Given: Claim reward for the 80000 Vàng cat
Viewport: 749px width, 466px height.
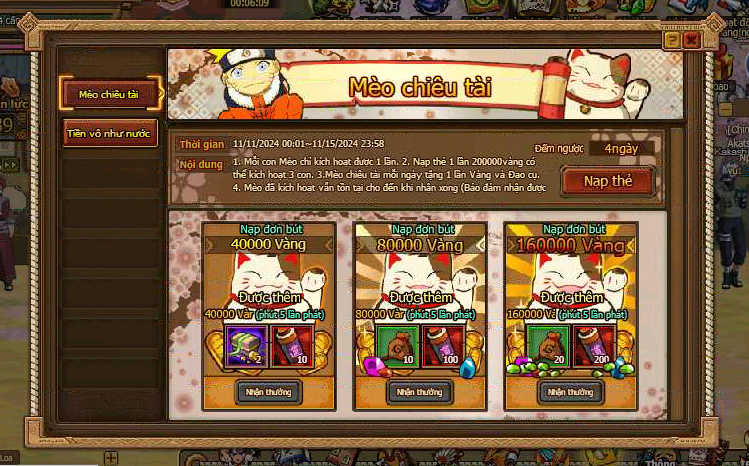Looking at the screenshot, I should coord(419,391).
